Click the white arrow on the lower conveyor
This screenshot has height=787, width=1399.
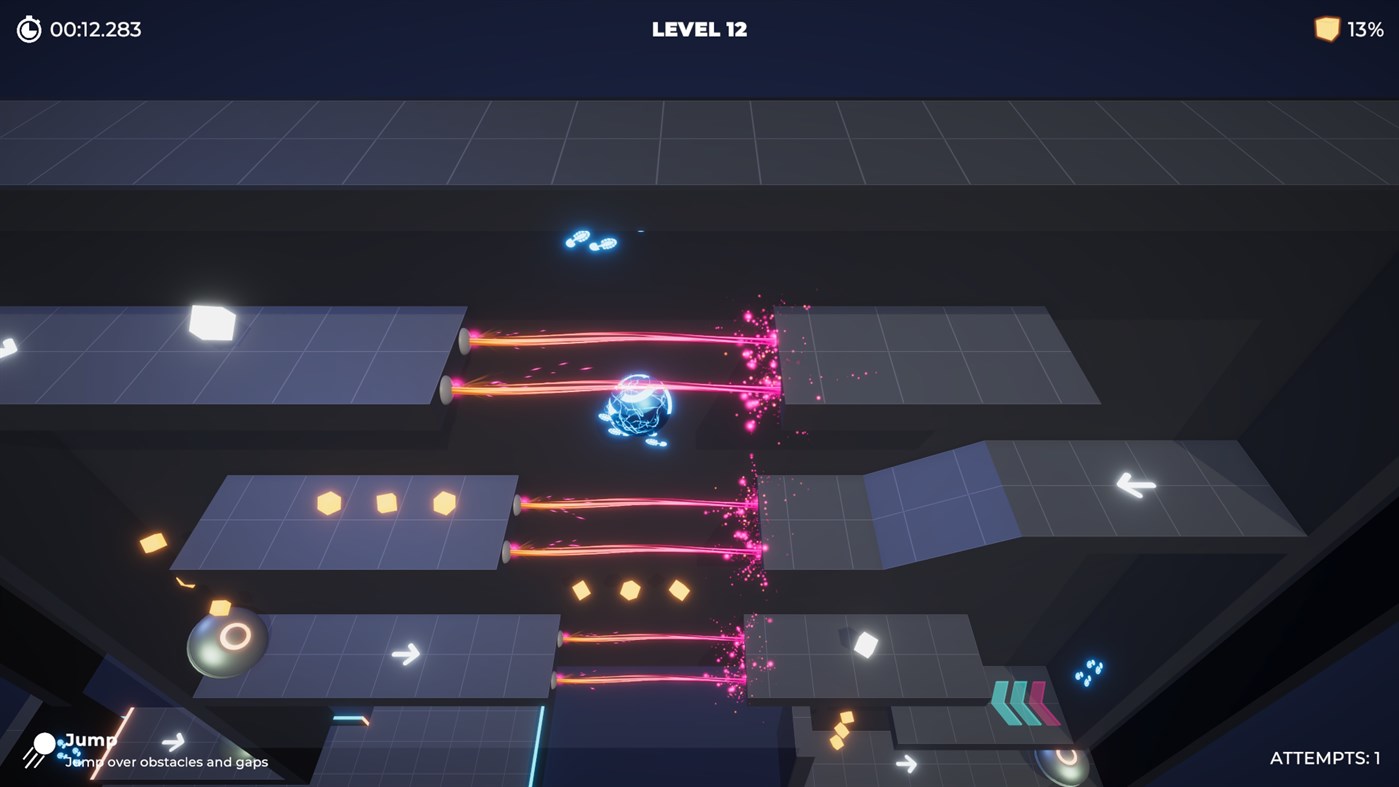tap(406, 654)
